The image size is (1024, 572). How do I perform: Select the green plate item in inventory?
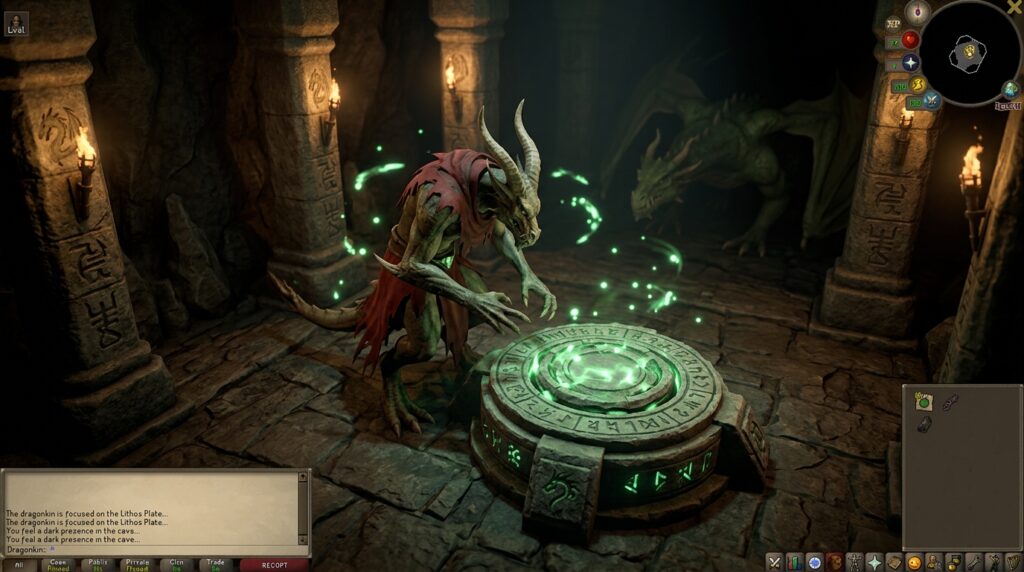click(923, 401)
